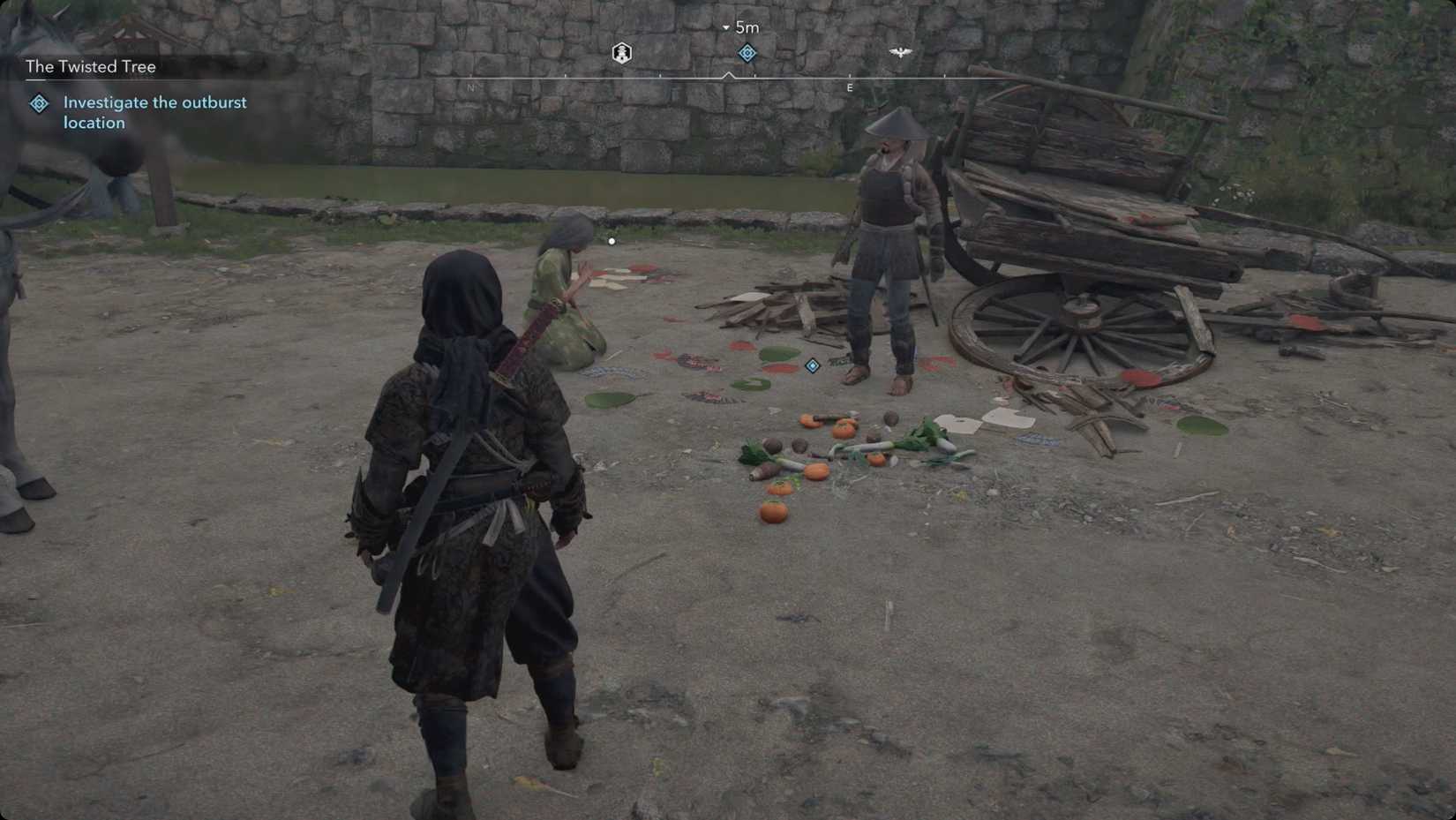Click the white interaction dot above the kneeling woman
This screenshot has height=820, width=1456.
click(x=611, y=240)
